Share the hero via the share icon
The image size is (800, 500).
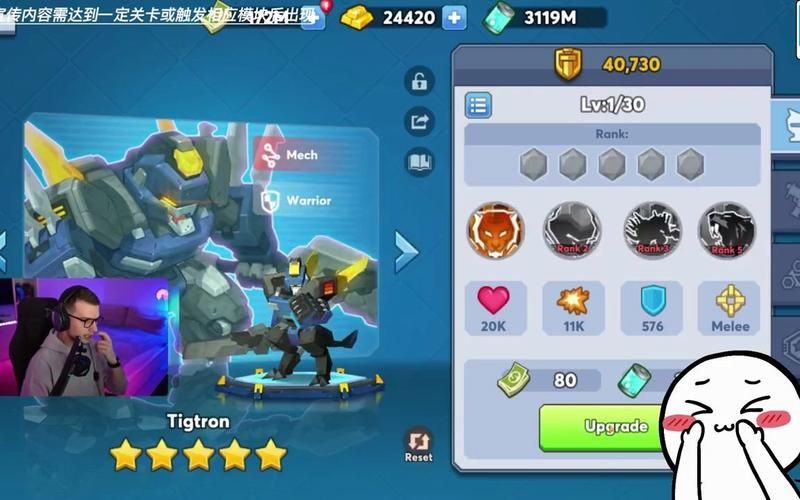[x=419, y=121]
